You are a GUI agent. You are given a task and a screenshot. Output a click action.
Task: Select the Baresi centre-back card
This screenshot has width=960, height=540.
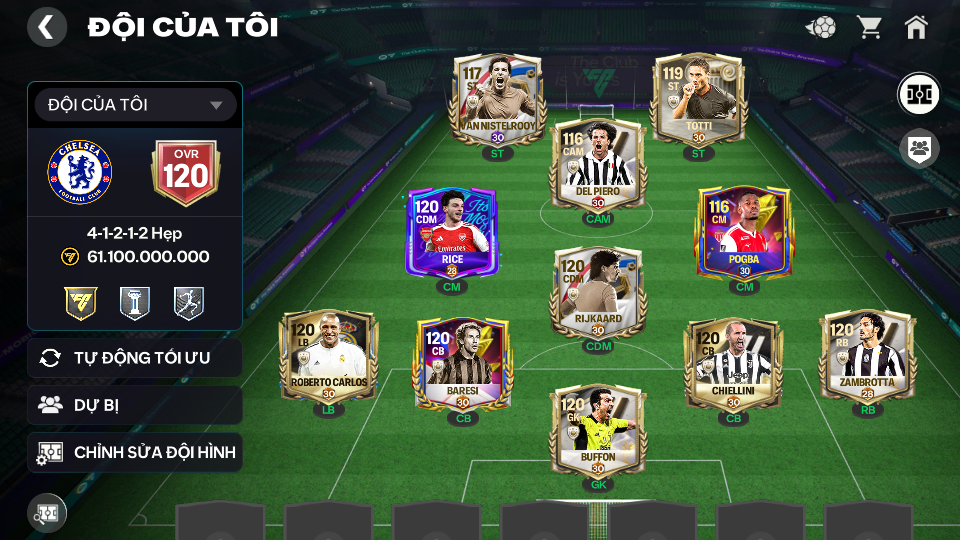(x=463, y=365)
